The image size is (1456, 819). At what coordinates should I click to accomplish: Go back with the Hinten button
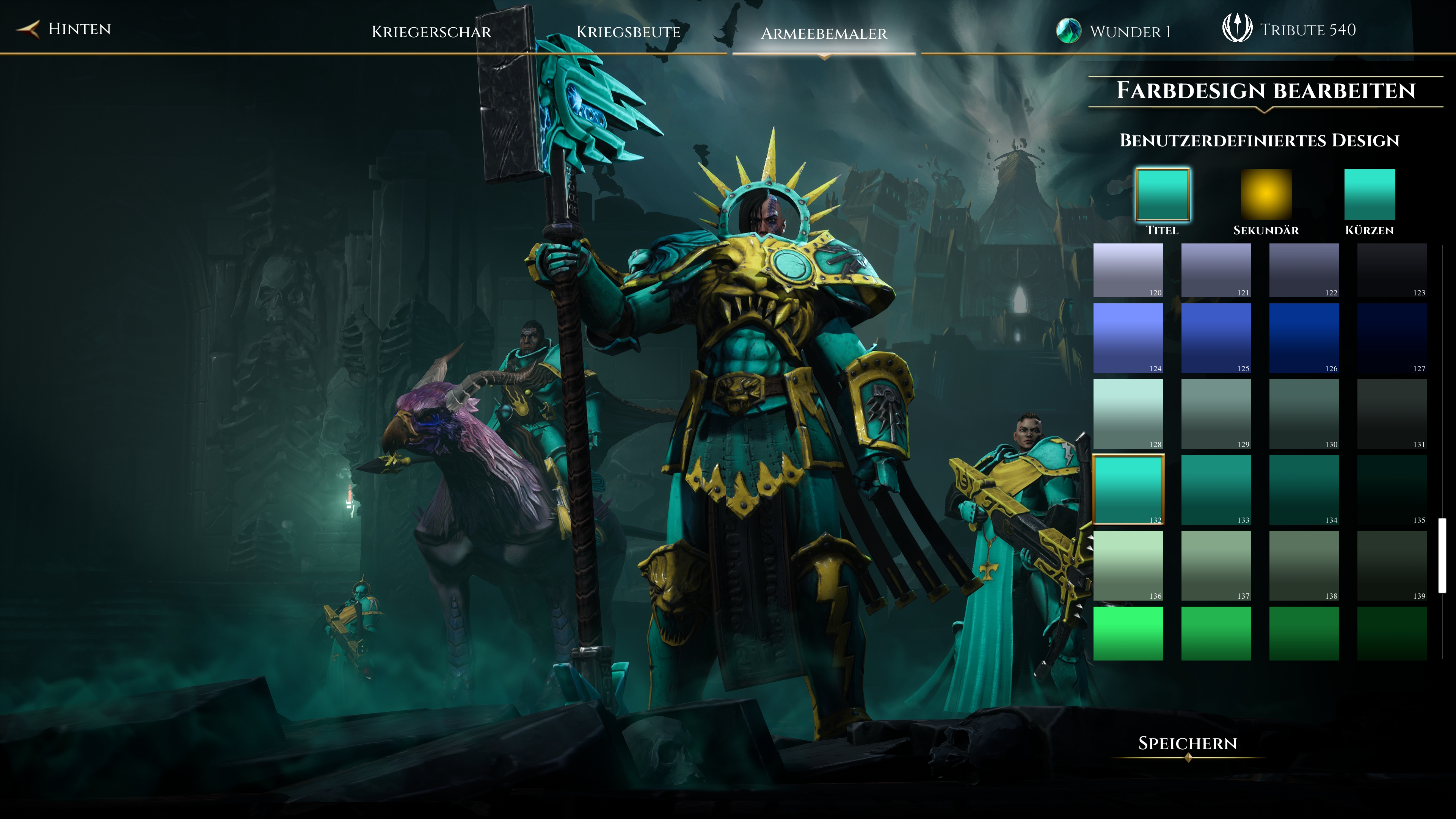coord(65,29)
